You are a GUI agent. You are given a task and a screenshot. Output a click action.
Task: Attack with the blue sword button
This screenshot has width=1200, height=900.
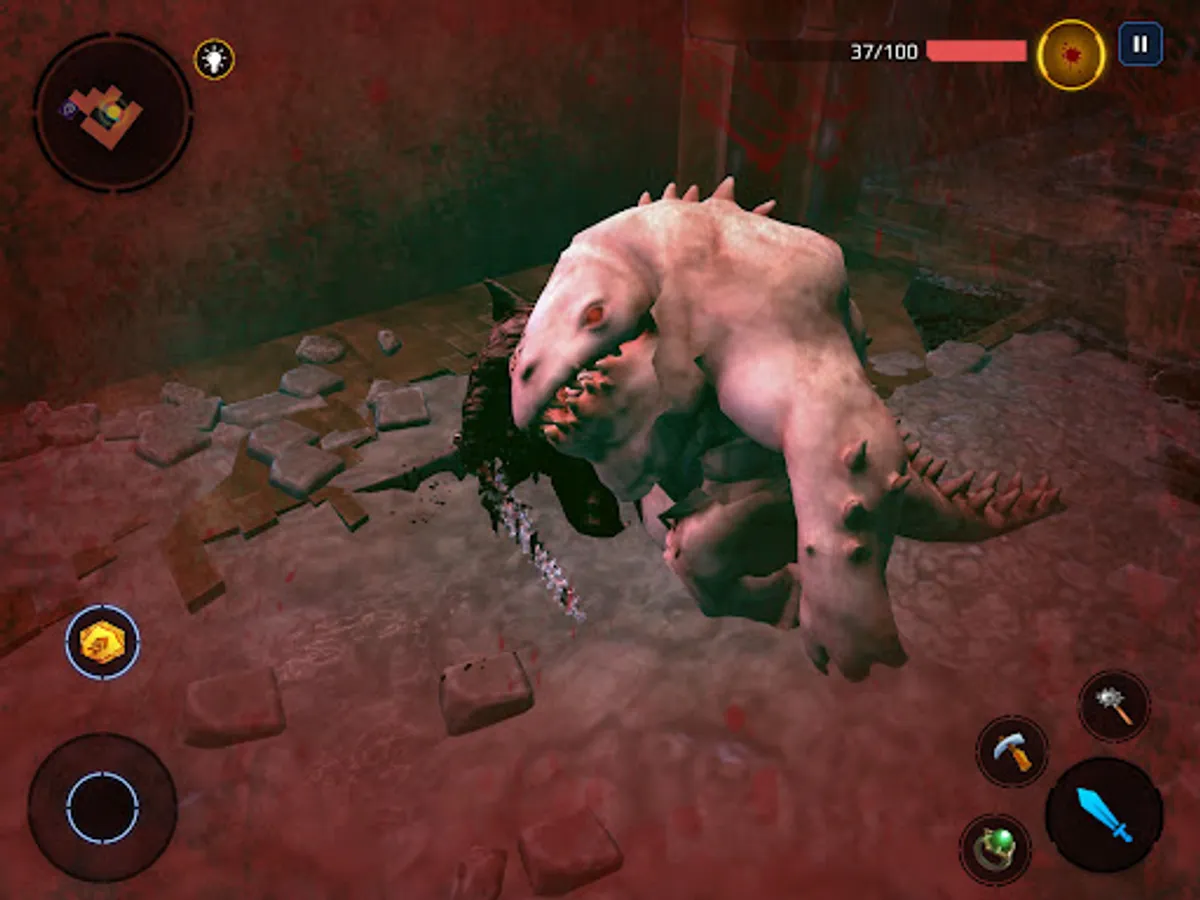coord(1104,814)
